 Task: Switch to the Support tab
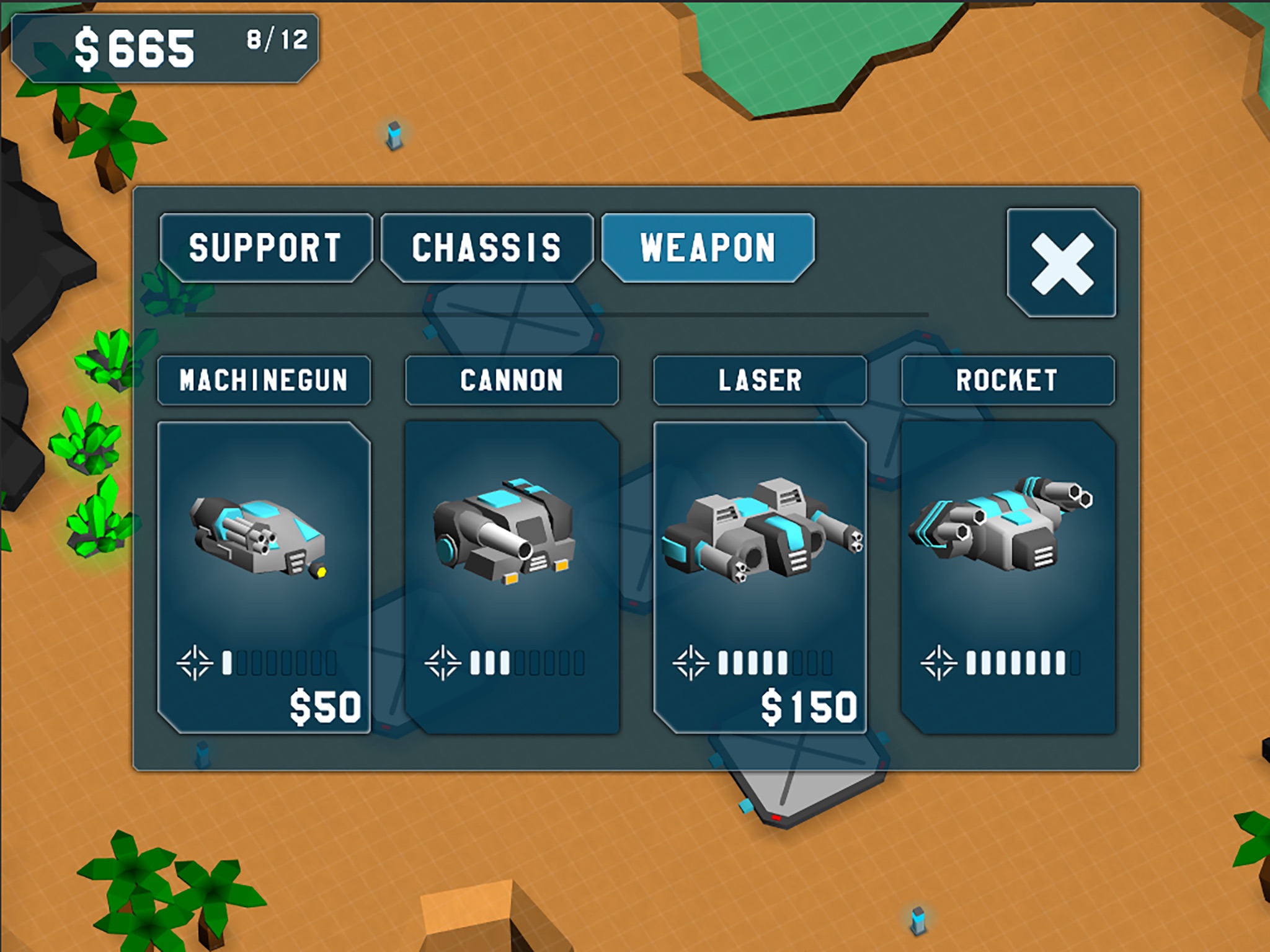click(x=265, y=248)
